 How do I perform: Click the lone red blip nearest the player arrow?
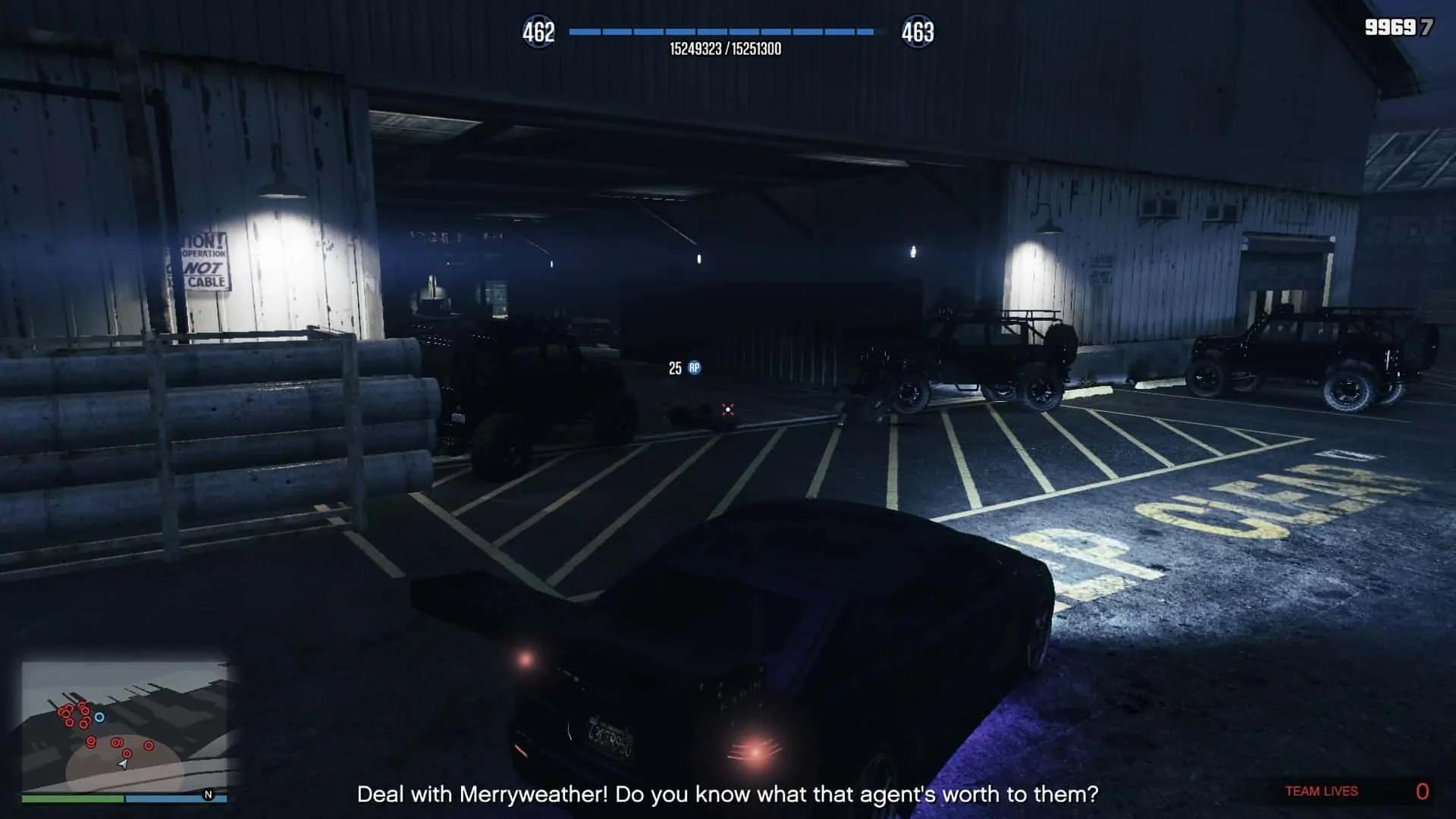coord(127,753)
